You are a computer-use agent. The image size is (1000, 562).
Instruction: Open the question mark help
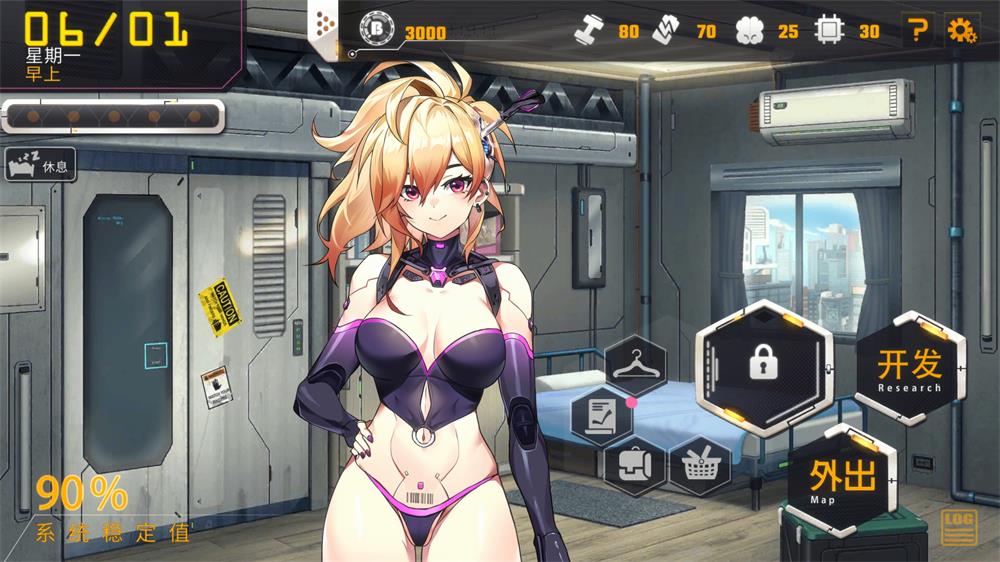[915, 31]
